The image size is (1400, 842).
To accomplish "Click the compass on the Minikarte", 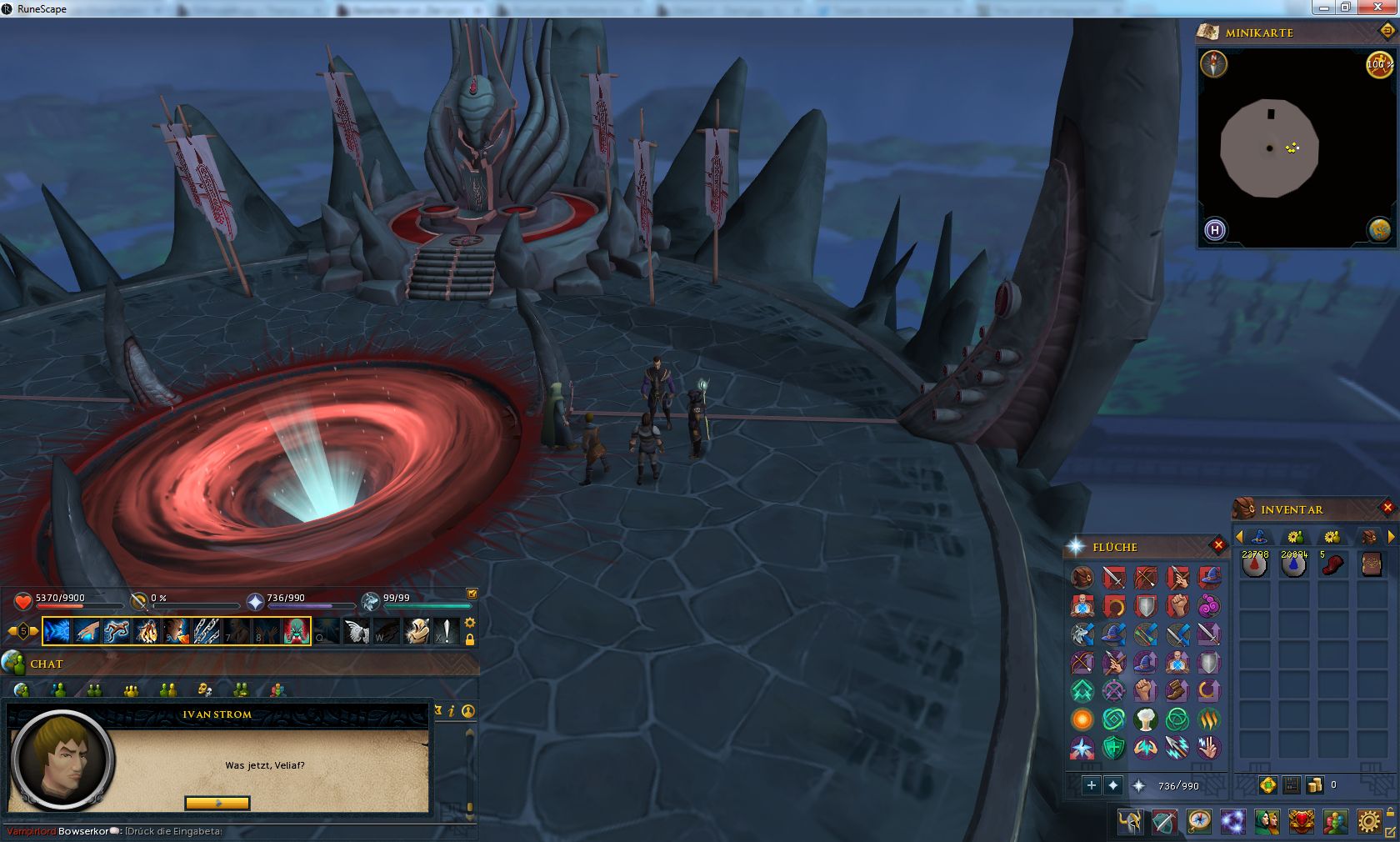I will click(x=1213, y=64).
